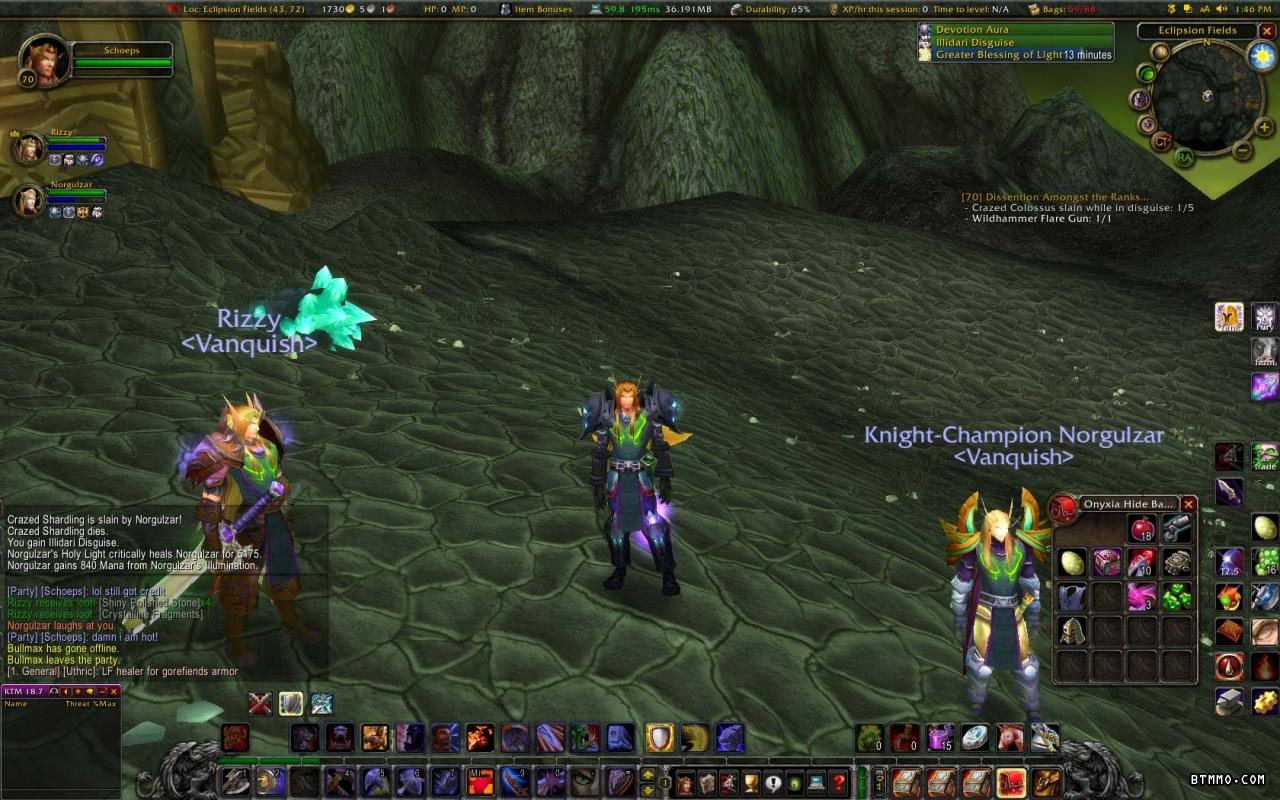Click the Schoeps player portrait

coord(45,60)
